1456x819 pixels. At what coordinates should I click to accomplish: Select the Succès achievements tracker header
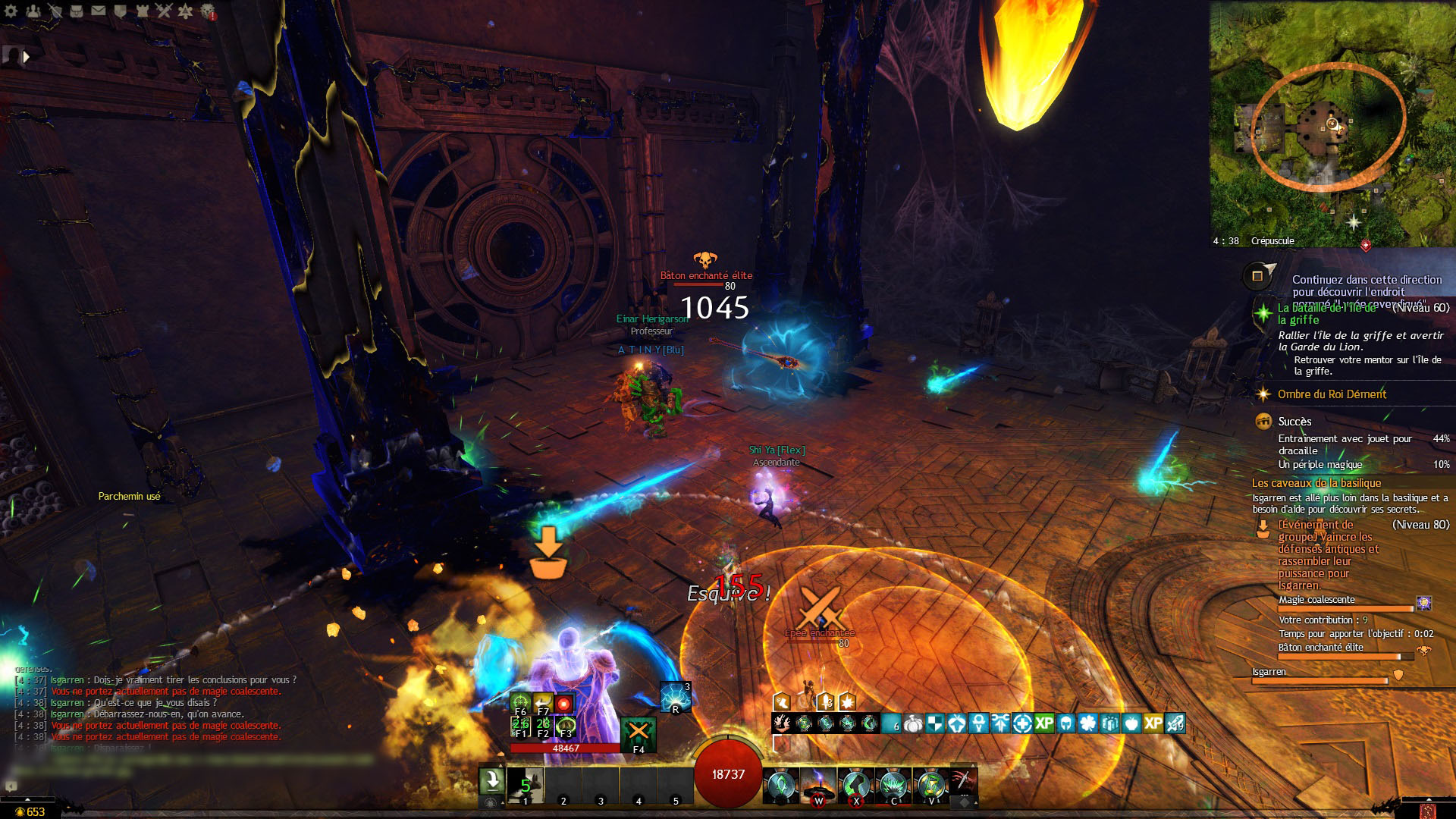point(1294,422)
